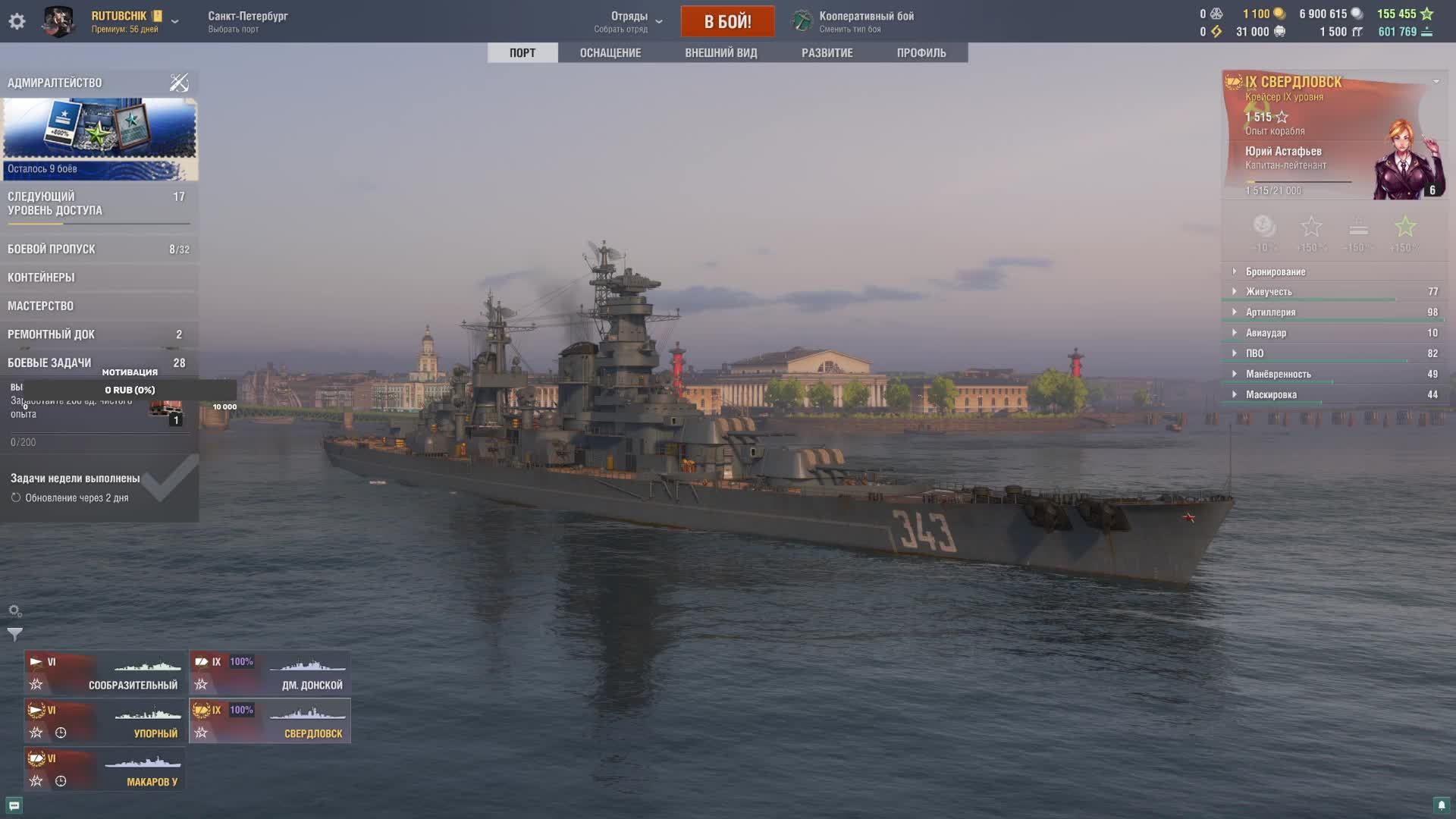This screenshot has height=819, width=1456.
Task: Open the МАСТЕРСТВО menu entry
Action: (99, 306)
